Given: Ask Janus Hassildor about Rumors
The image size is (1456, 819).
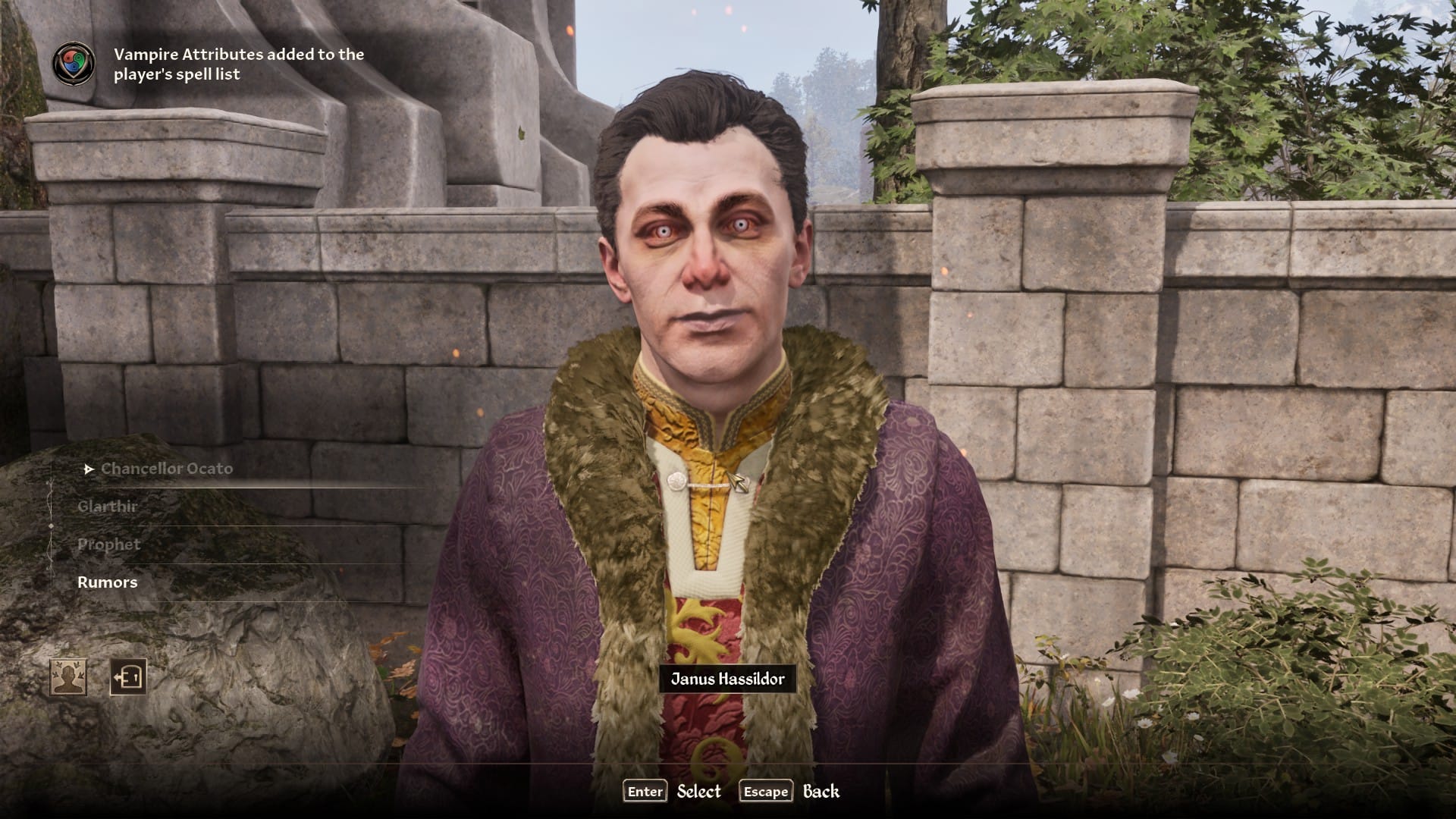Looking at the screenshot, I should [x=108, y=582].
